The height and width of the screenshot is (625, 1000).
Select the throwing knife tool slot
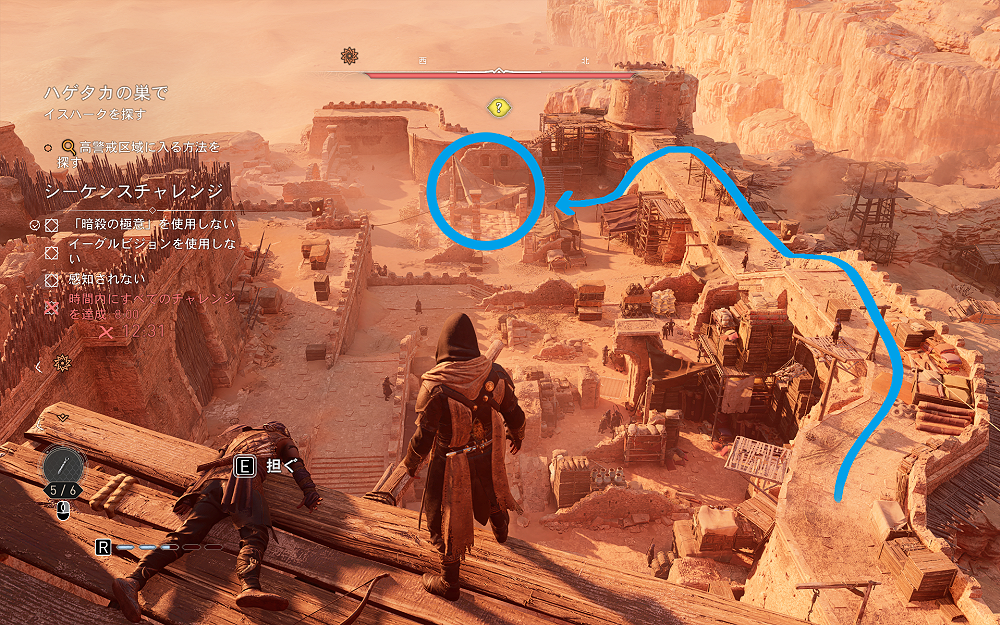65,466
